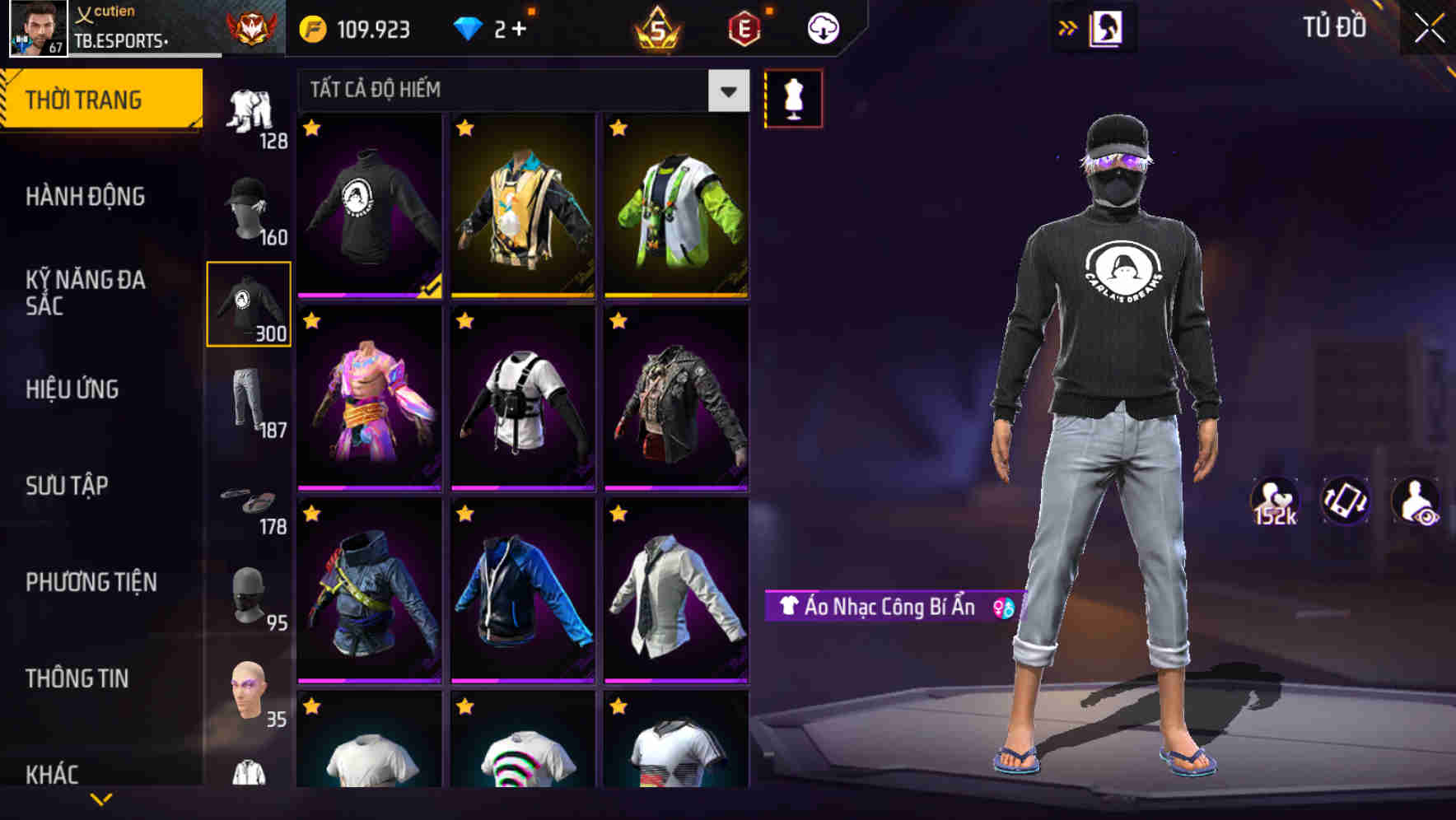Click the 152k likes icon near the character

point(1274,502)
